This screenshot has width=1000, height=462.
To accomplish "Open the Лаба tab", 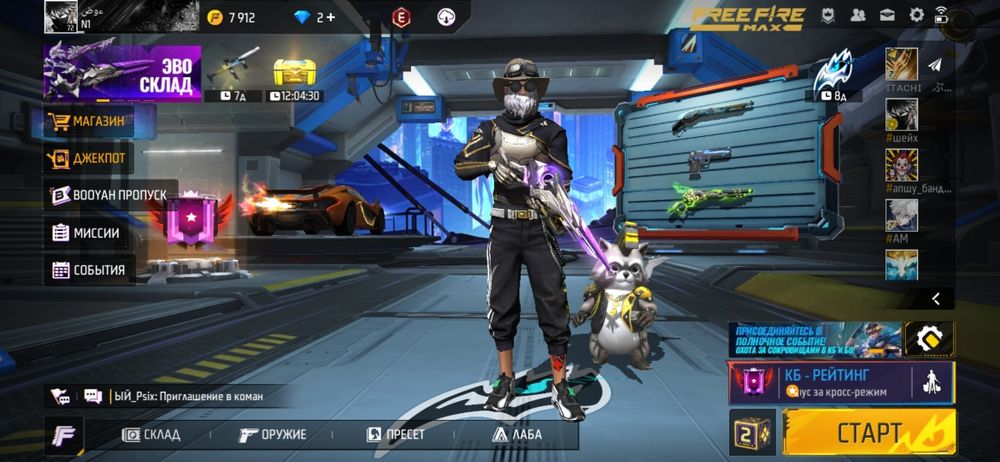I will pos(516,435).
